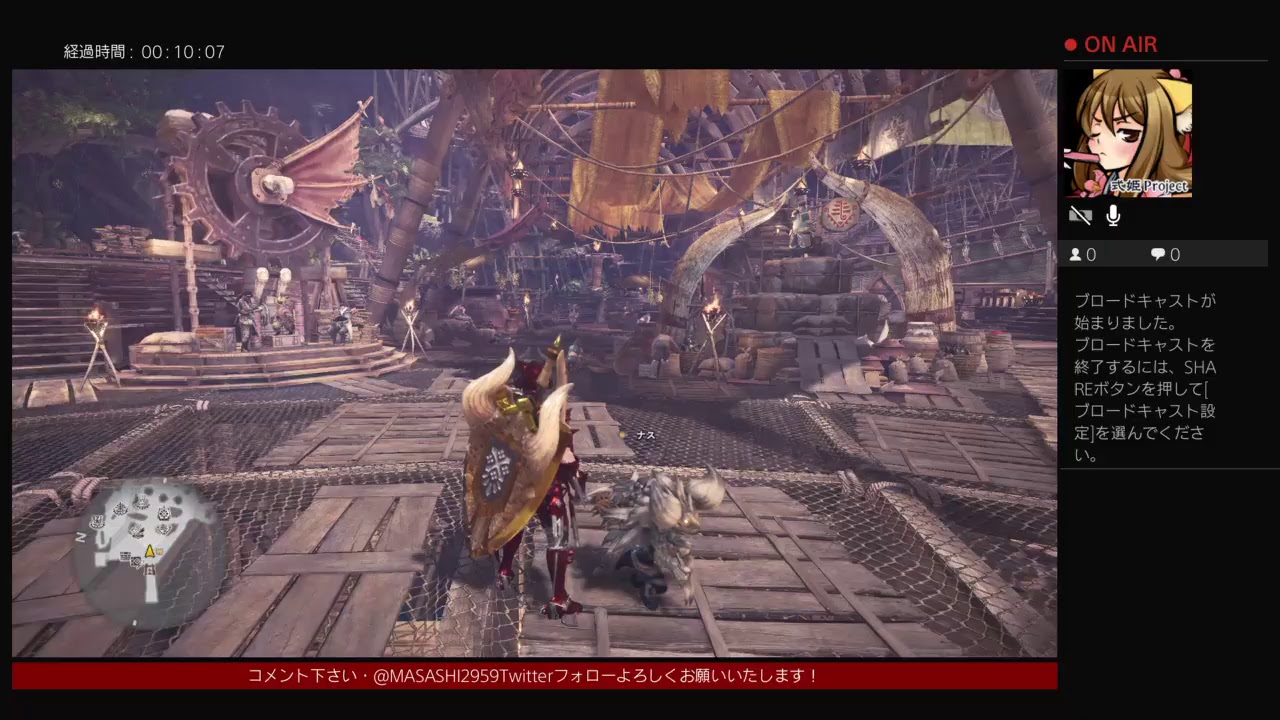Mute the broadcast microphone
This screenshot has width=1280, height=720.
1112,215
